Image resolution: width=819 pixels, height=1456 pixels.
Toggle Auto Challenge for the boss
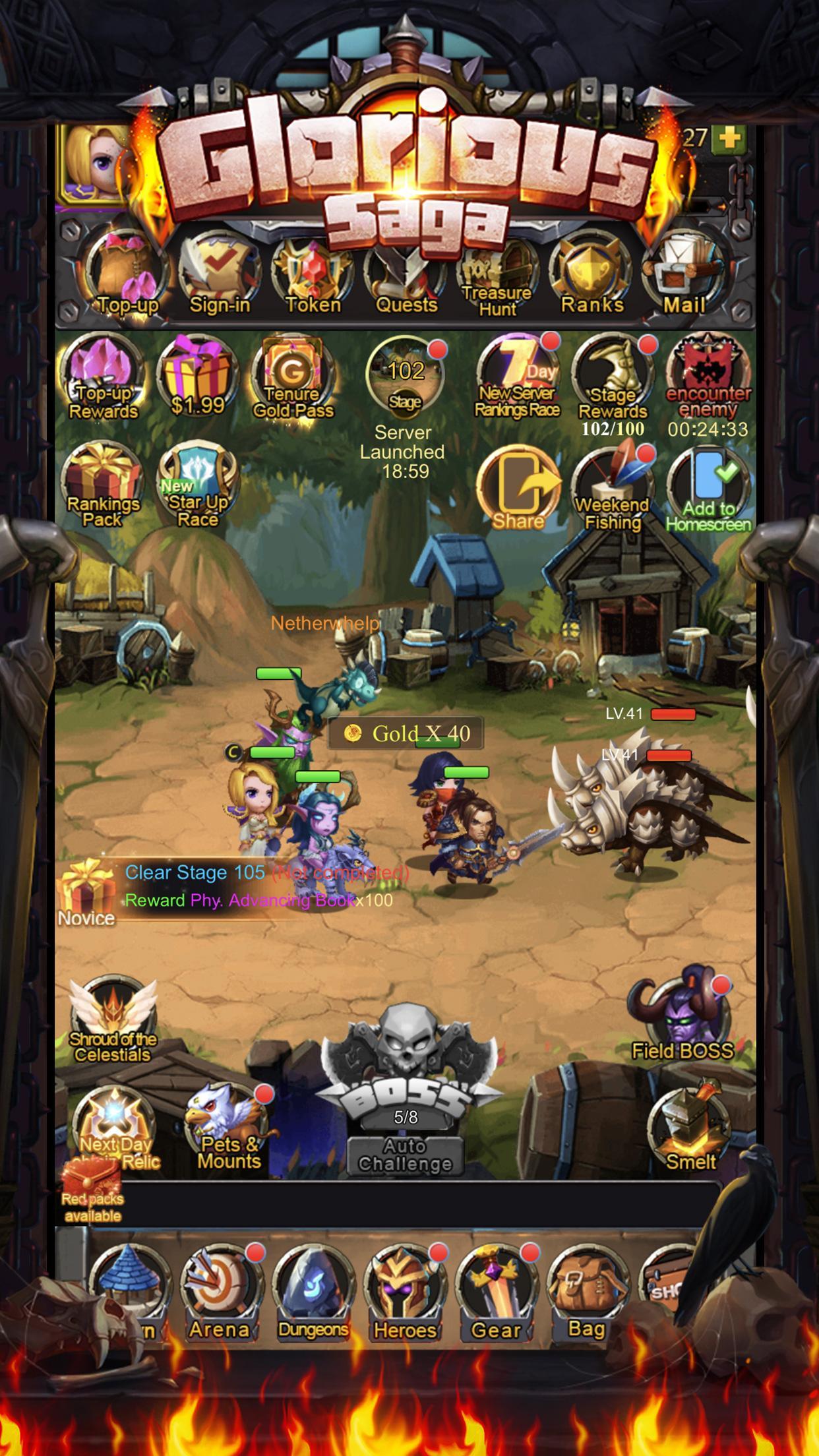pos(406,1155)
